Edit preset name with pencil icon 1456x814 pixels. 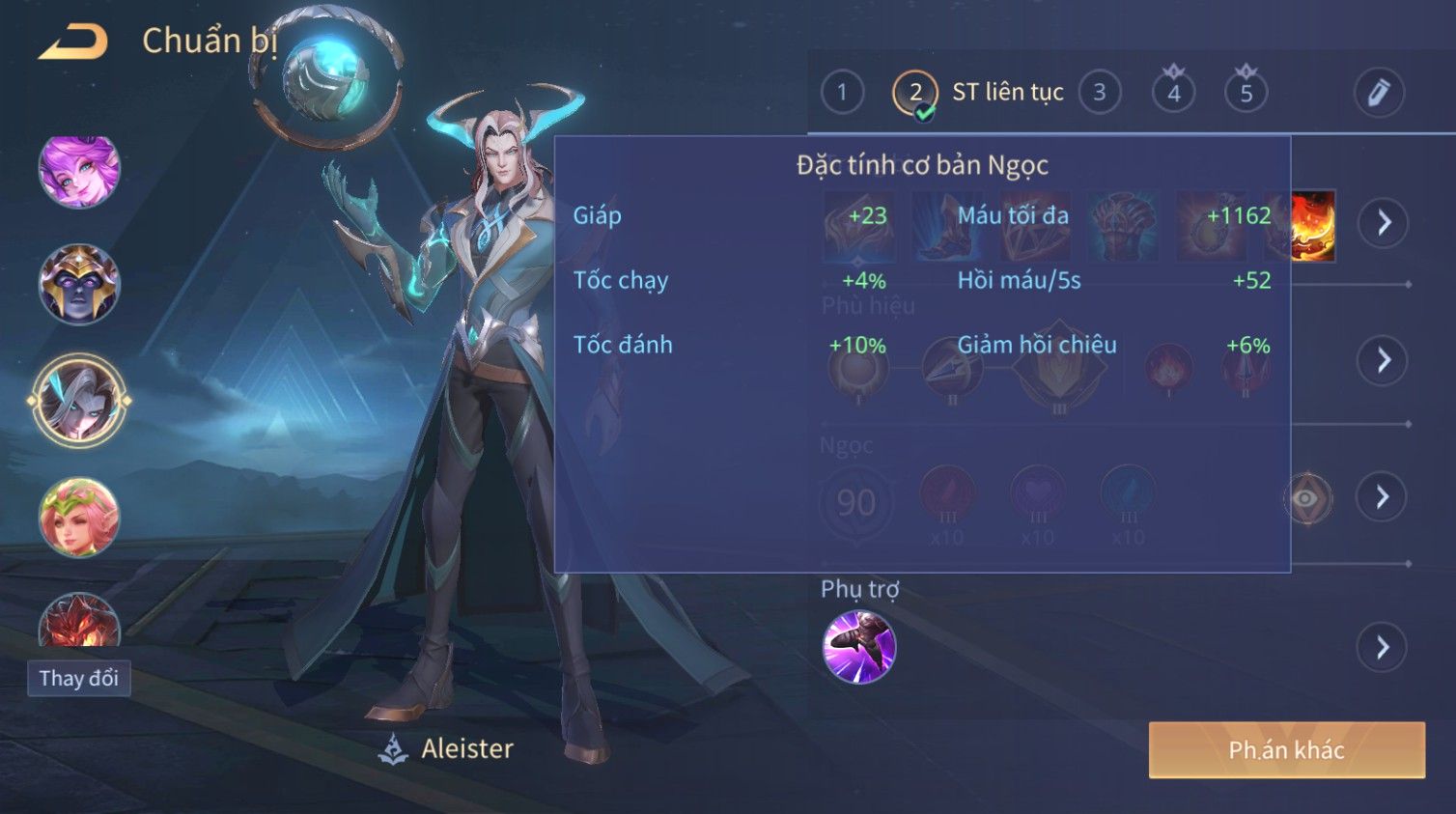pos(1378,93)
